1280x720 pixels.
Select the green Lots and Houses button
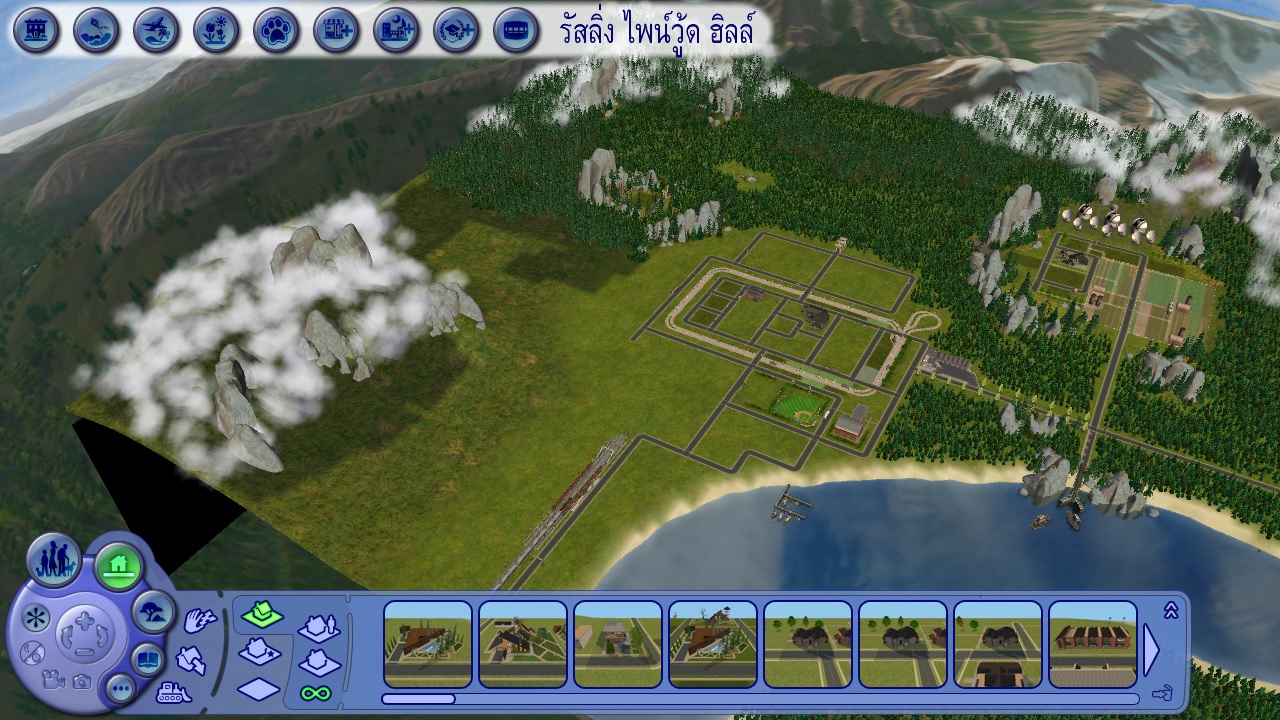[x=118, y=566]
